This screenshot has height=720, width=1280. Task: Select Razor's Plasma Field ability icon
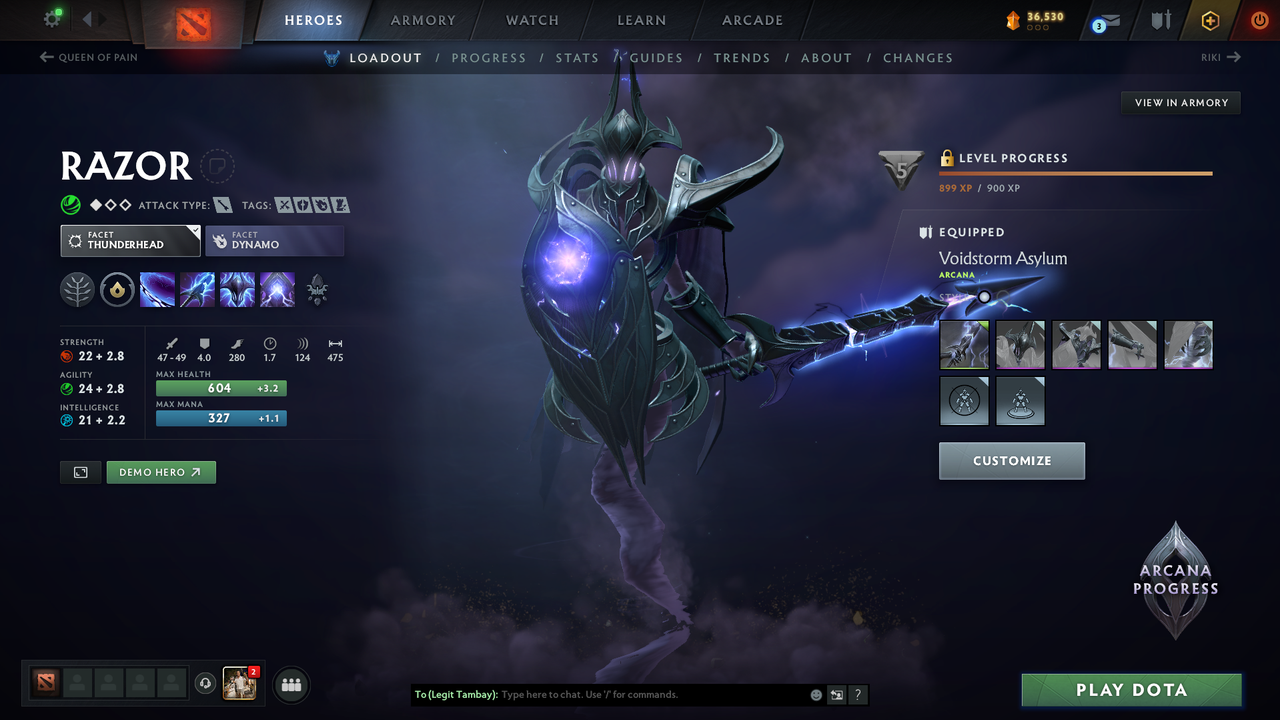(x=157, y=290)
